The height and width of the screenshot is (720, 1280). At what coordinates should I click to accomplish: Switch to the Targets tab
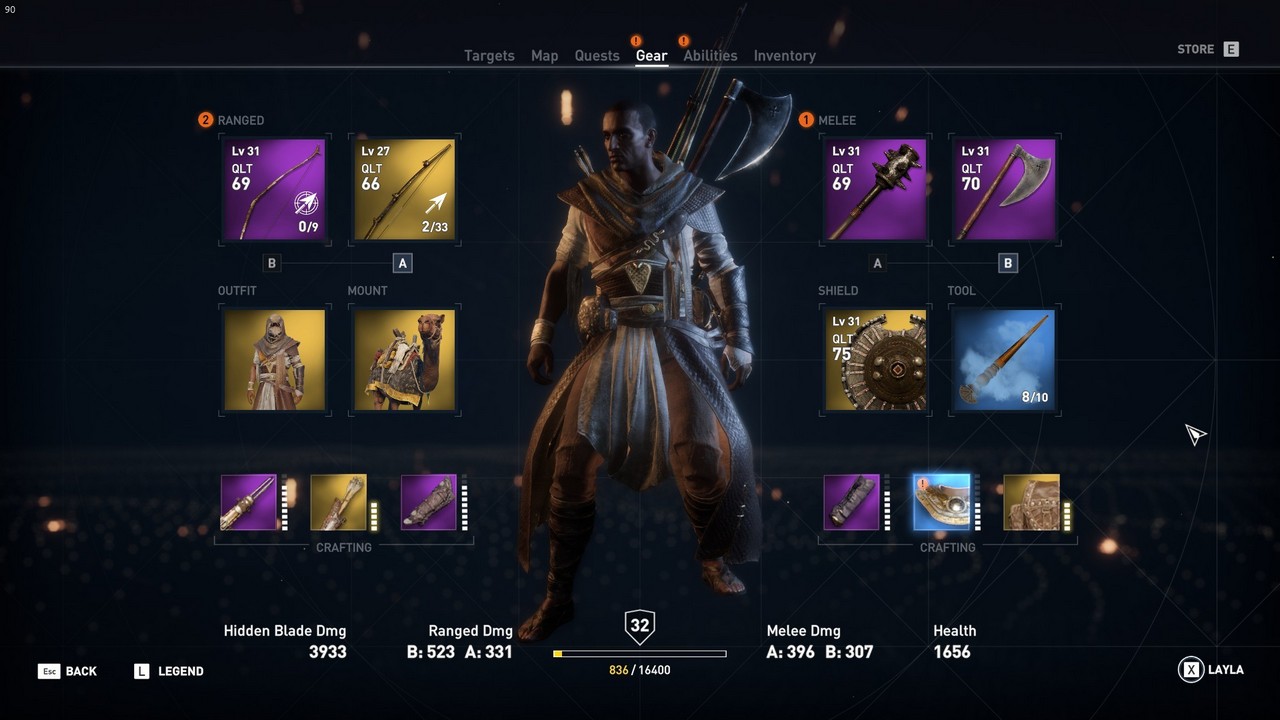point(489,56)
